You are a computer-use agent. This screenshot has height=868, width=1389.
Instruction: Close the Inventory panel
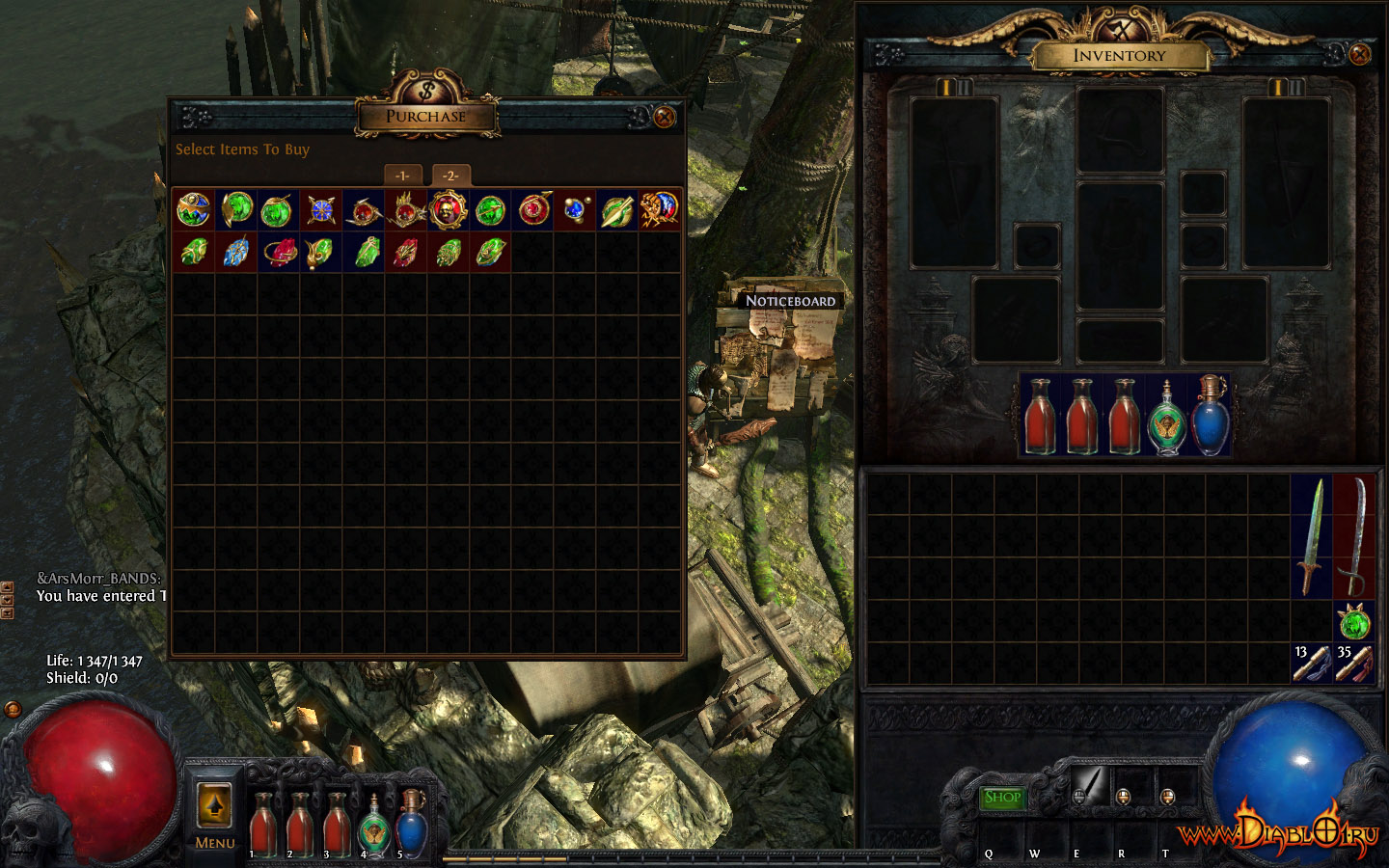[1360, 54]
